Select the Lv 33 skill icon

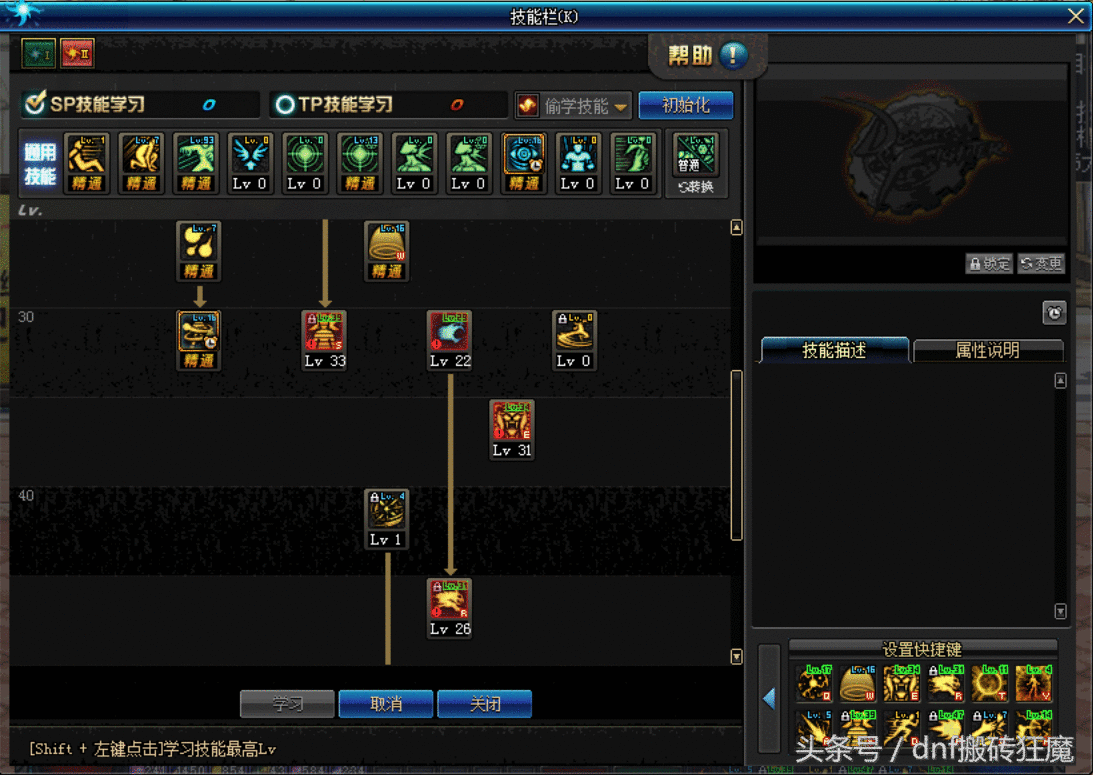point(324,333)
